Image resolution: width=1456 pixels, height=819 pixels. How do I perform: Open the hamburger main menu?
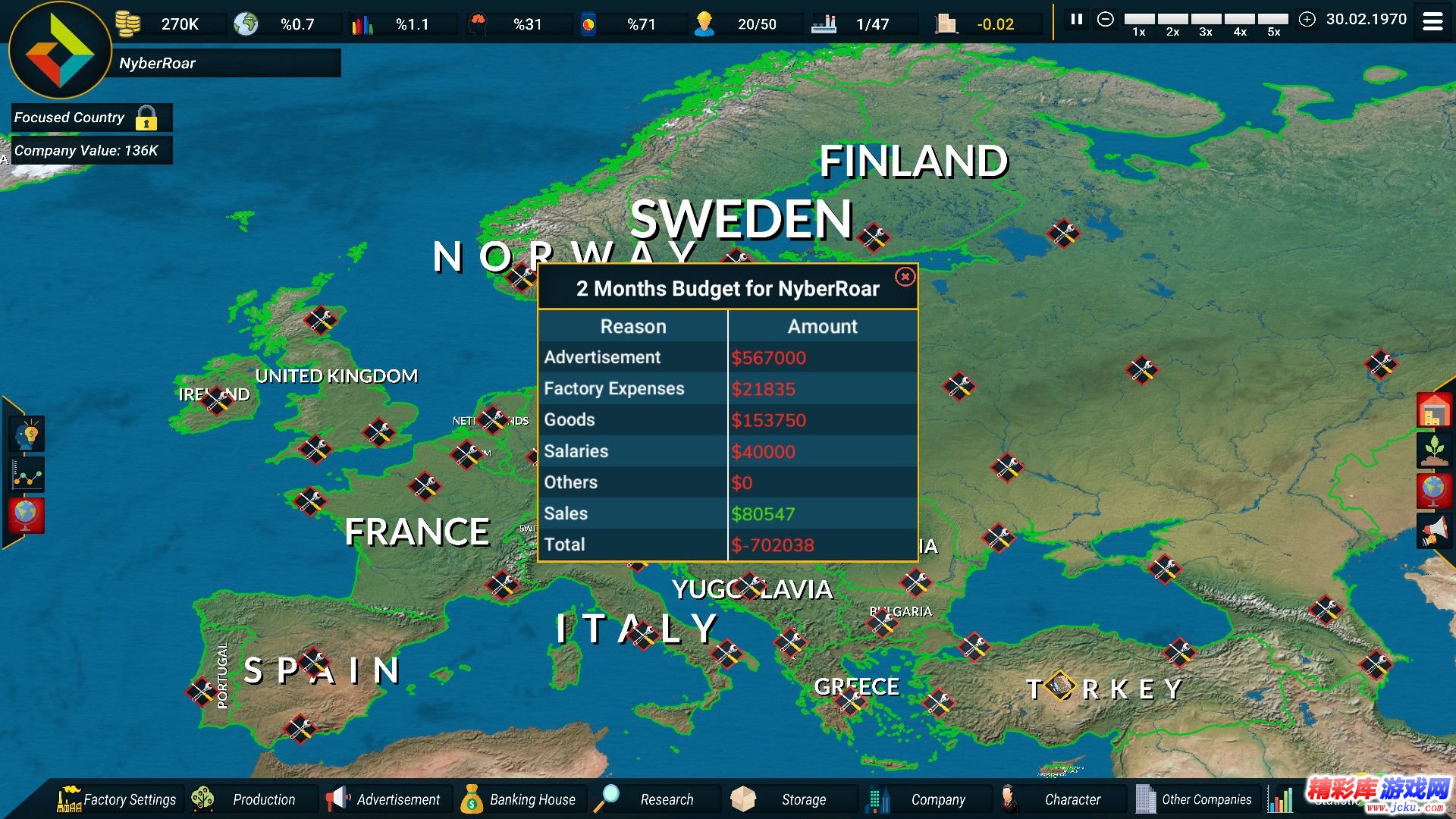pos(1432,21)
